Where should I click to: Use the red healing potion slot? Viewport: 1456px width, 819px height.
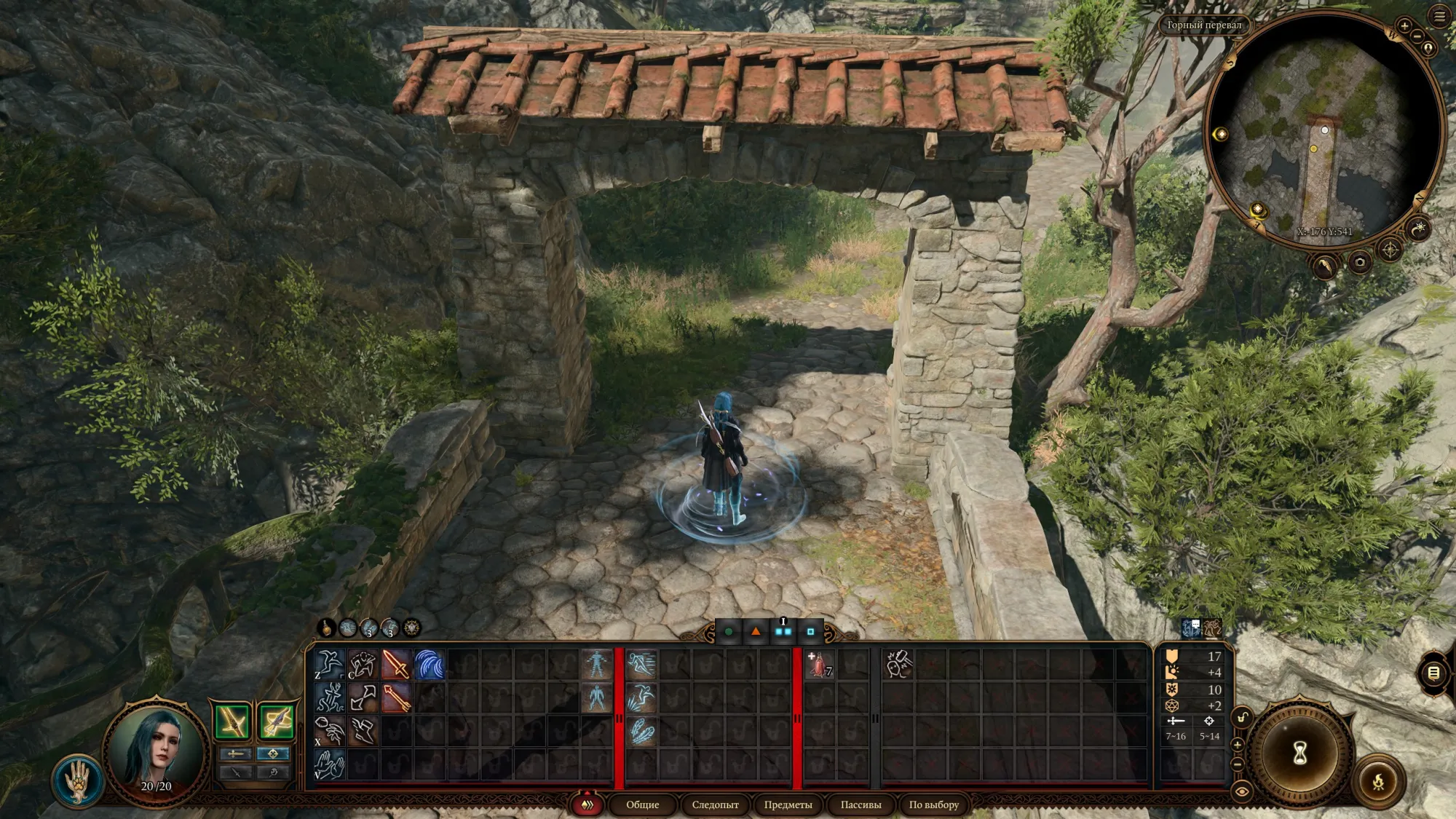click(x=820, y=665)
